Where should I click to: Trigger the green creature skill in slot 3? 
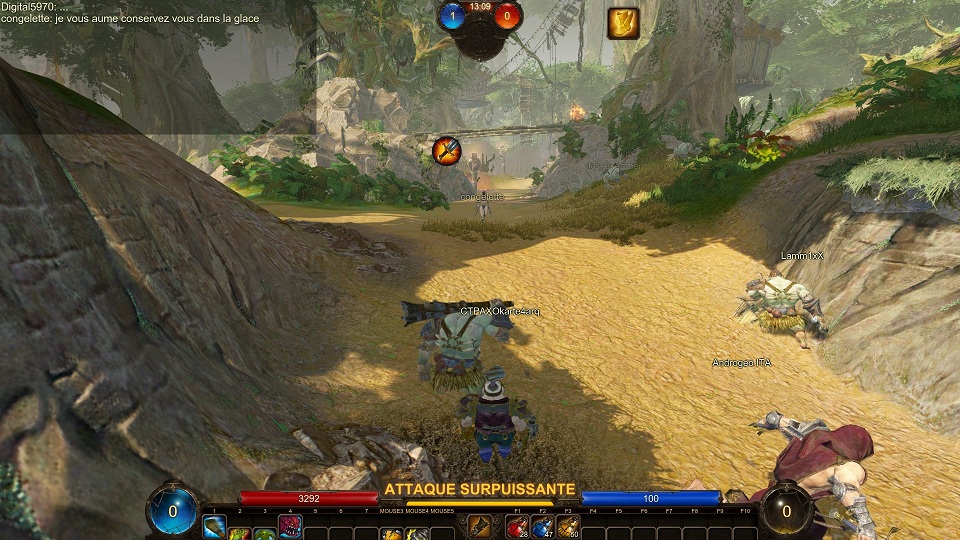tap(264, 531)
